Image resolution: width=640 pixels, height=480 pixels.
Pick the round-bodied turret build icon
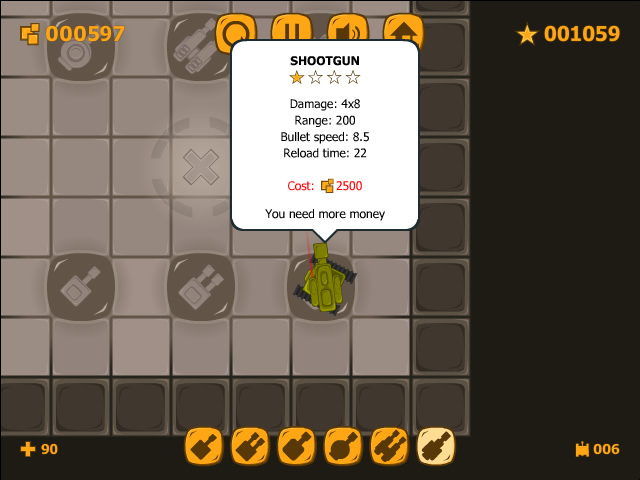click(343, 446)
